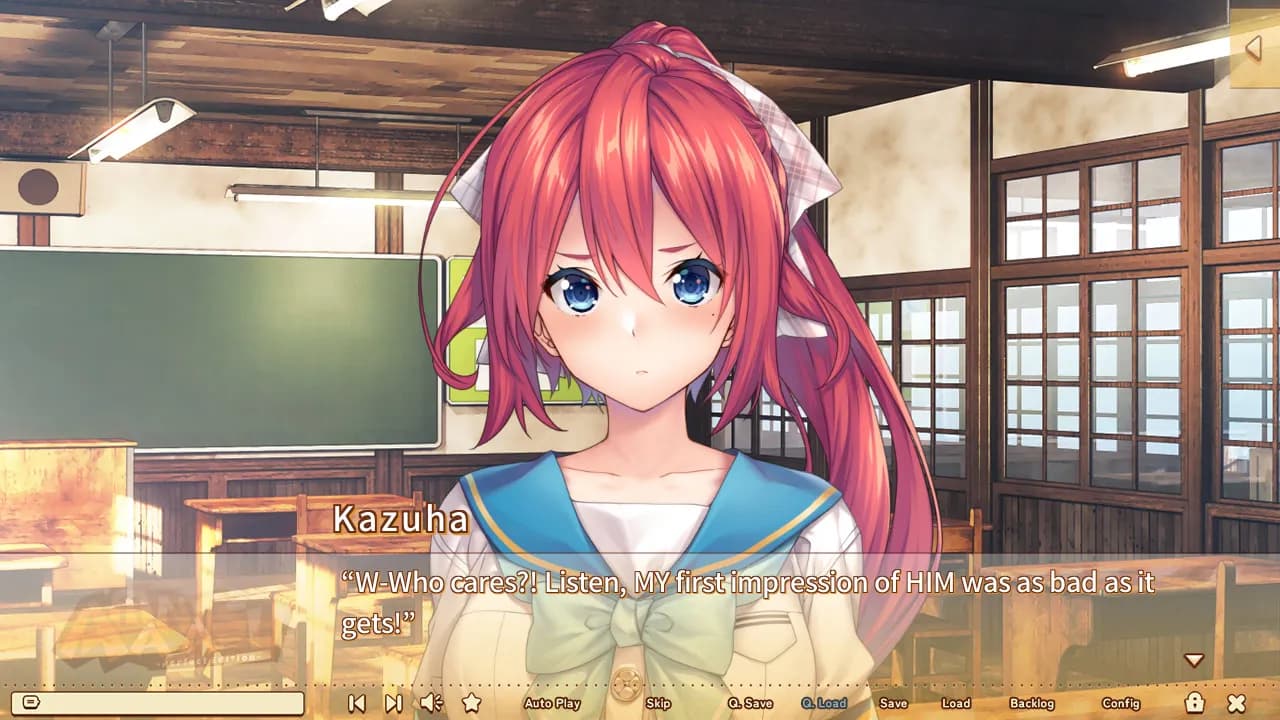Image resolution: width=1280 pixels, height=720 pixels.
Task: Quick load using Q. Load
Action: point(824,703)
